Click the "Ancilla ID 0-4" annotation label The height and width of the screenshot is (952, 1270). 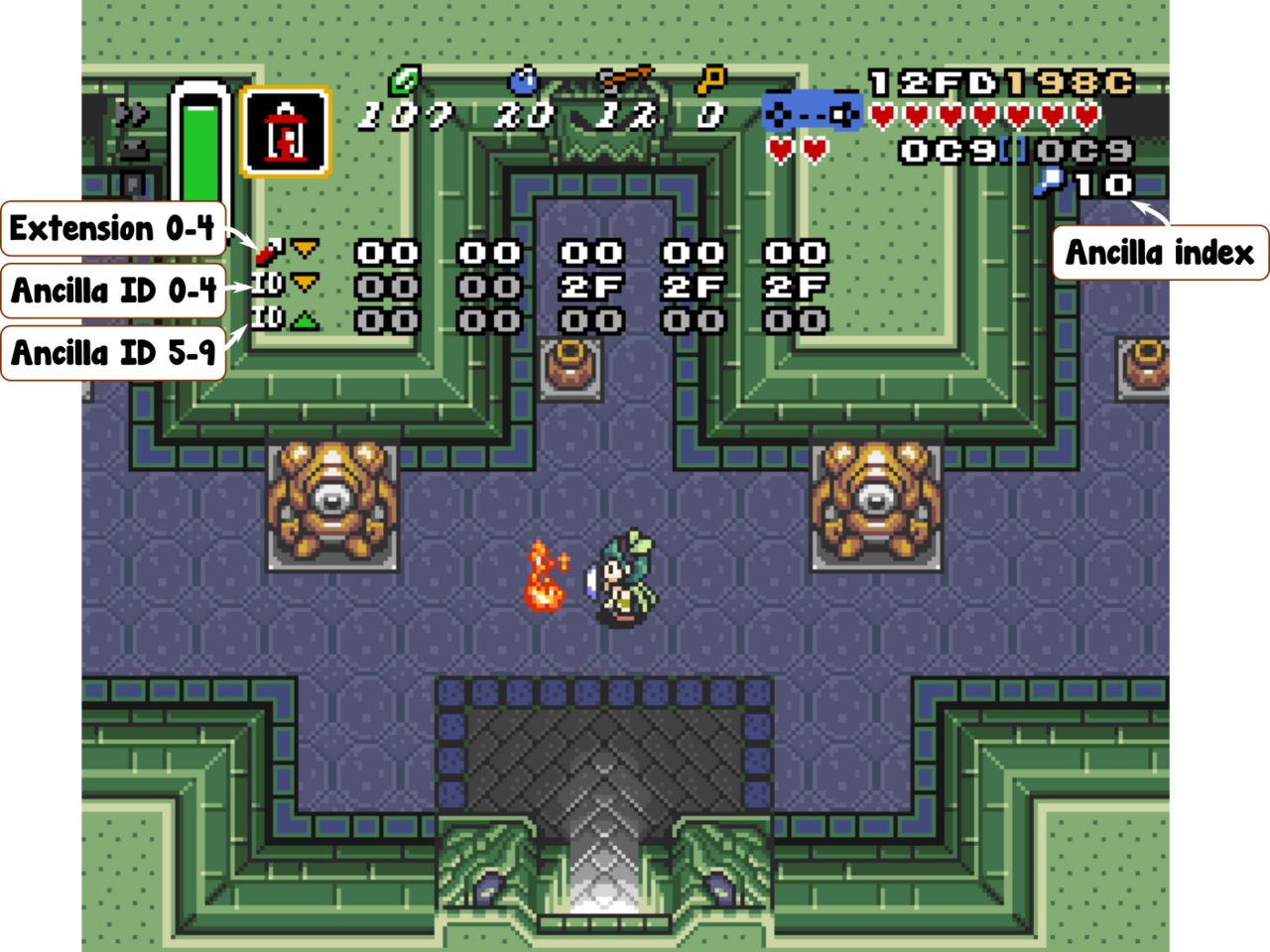113,291
